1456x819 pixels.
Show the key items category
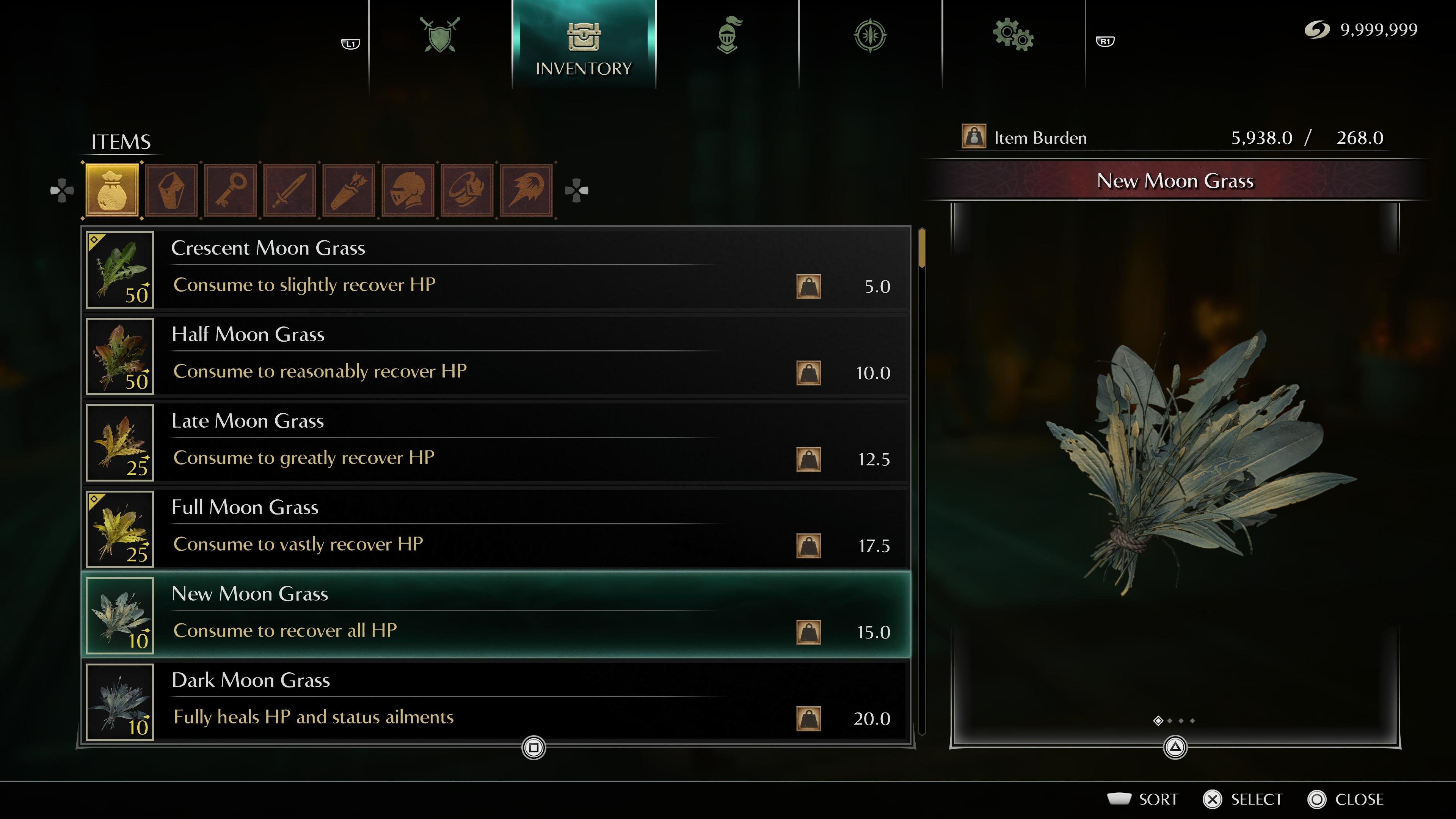click(x=231, y=190)
